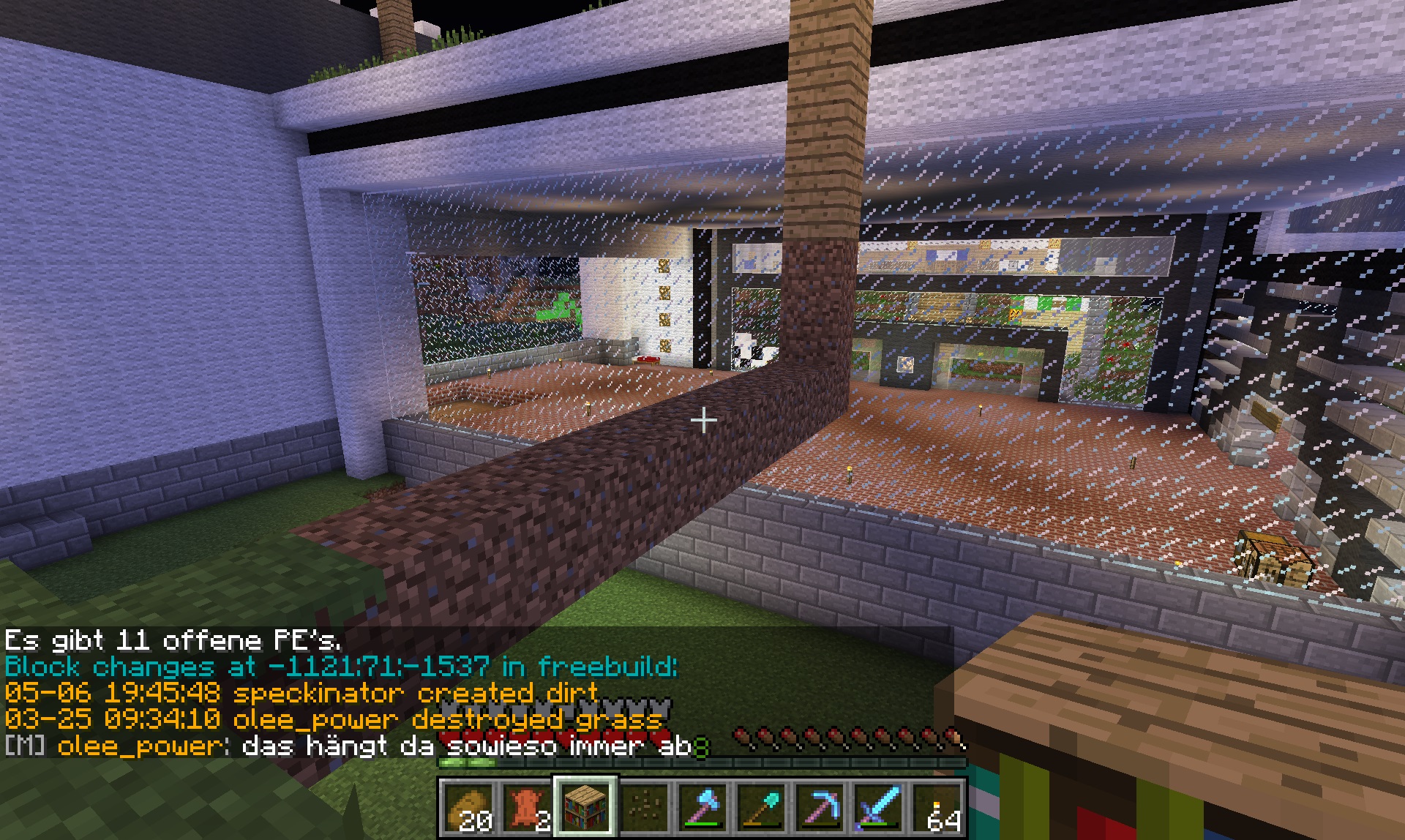The height and width of the screenshot is (840, 1405).
Task: Select the bread stack hotbar slot
Action: click(x=468, y=808)
